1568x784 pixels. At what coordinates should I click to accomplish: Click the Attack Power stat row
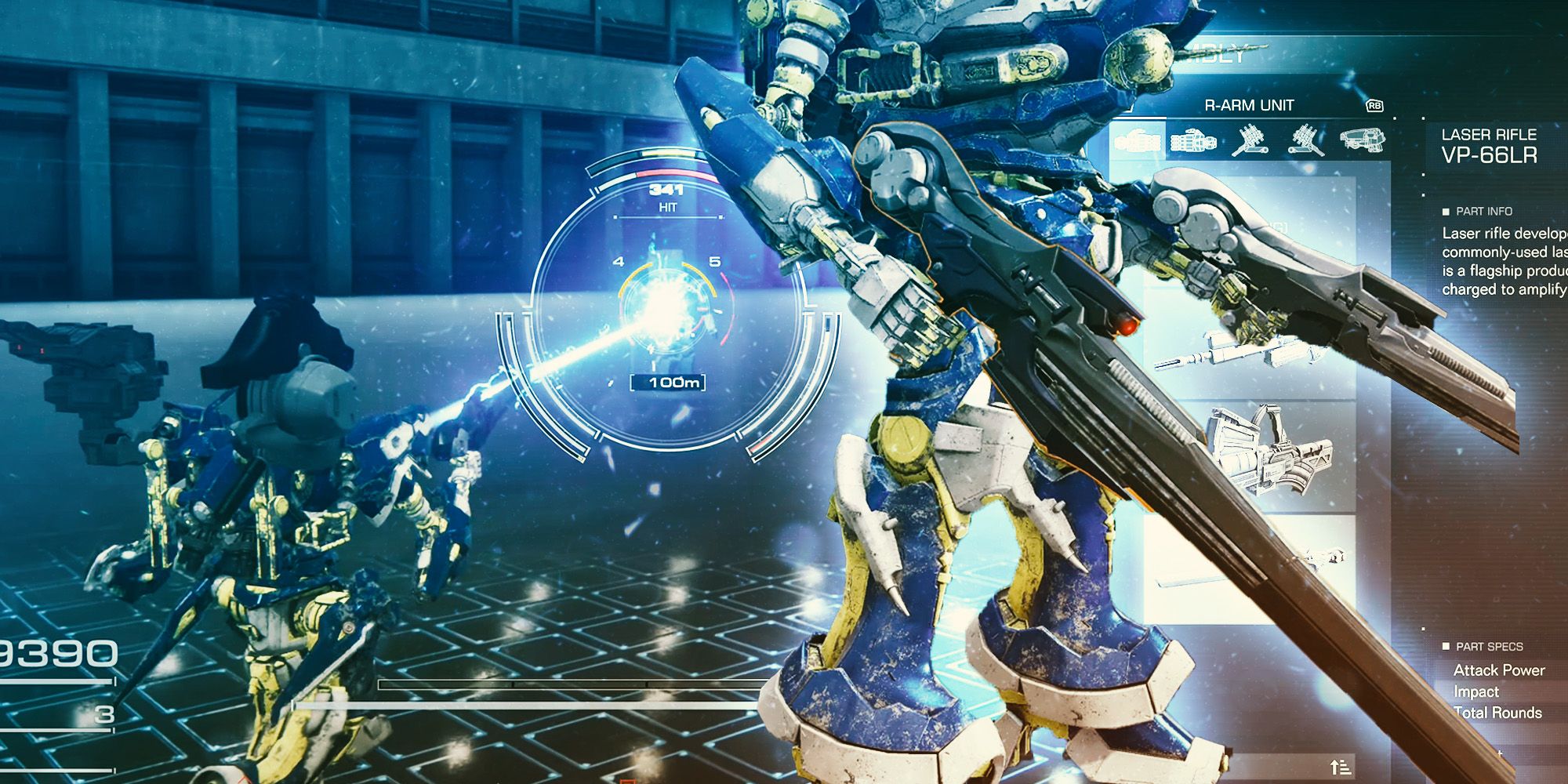pos(1497,671)
